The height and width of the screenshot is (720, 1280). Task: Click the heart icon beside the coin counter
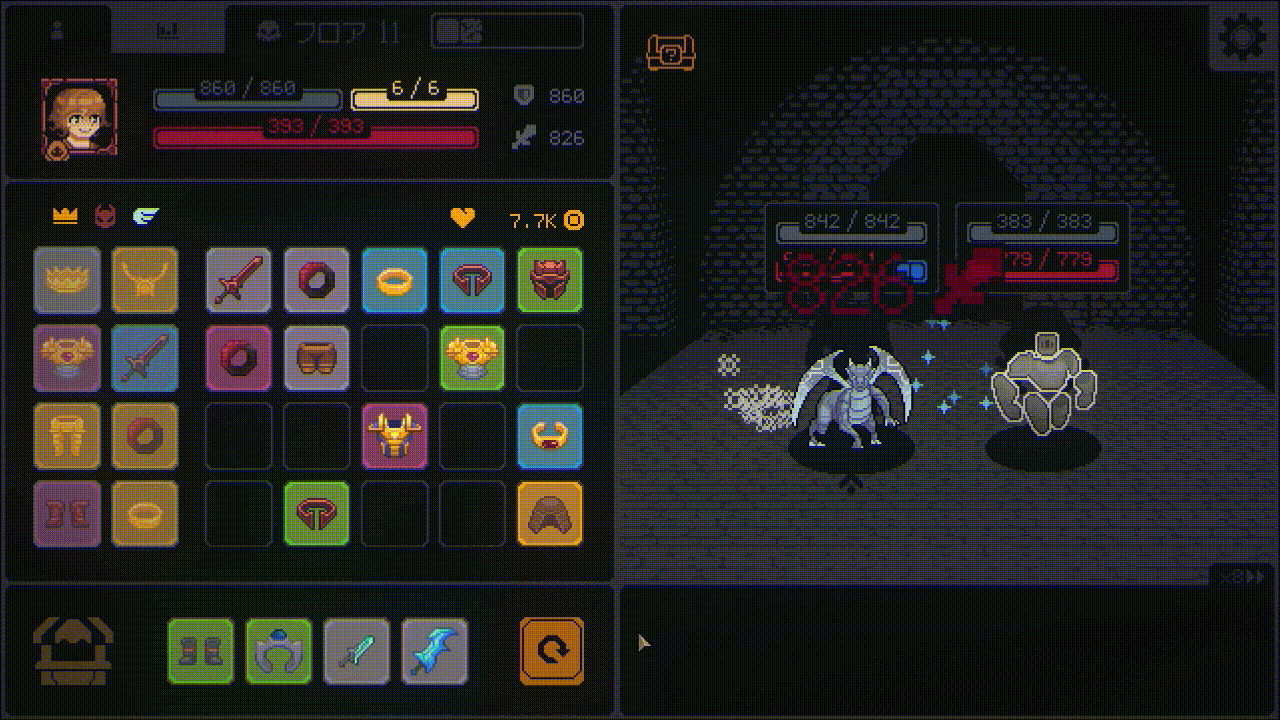[x=461, y=220]
